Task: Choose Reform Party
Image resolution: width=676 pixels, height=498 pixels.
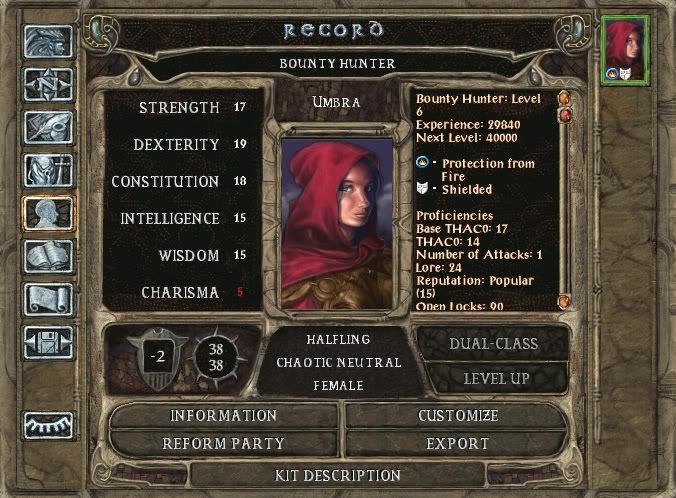Action: [223, 443]
